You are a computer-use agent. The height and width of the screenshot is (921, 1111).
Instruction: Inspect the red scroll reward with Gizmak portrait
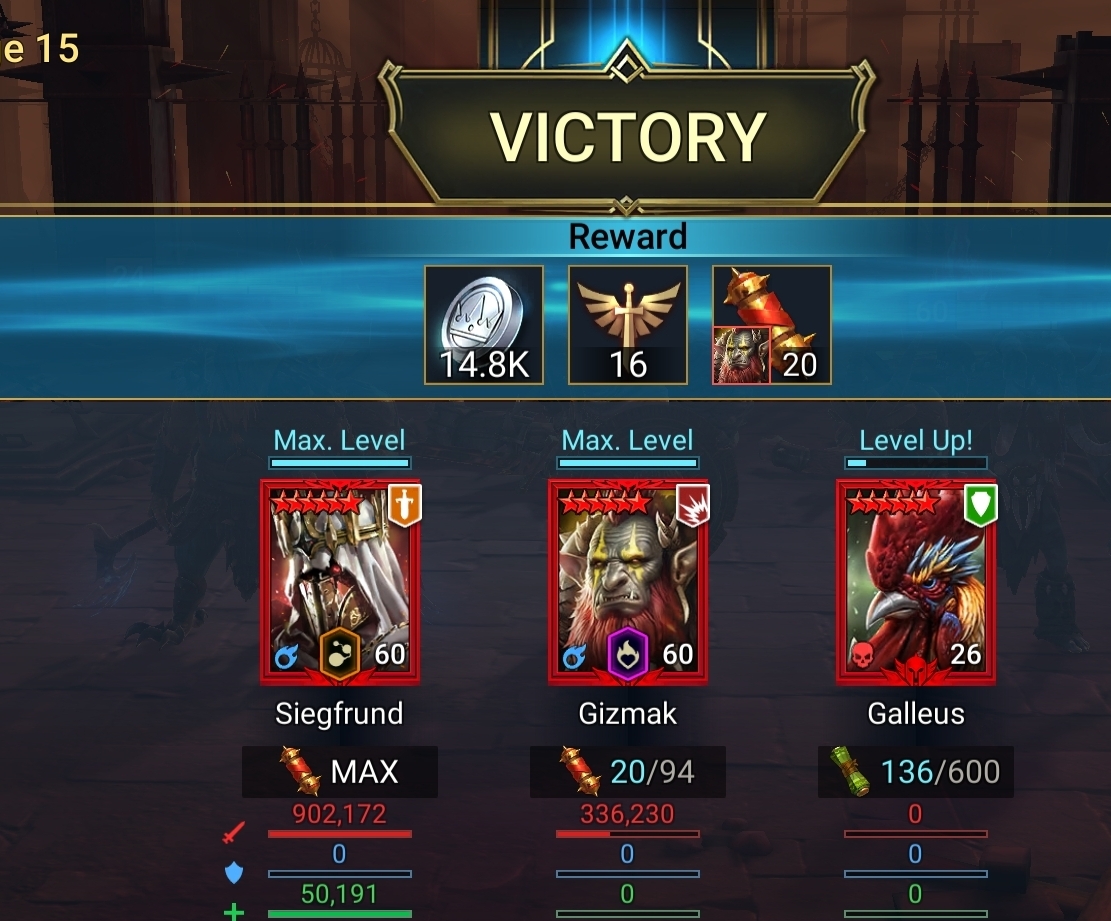pyautogui.click(x=772, y=325)
